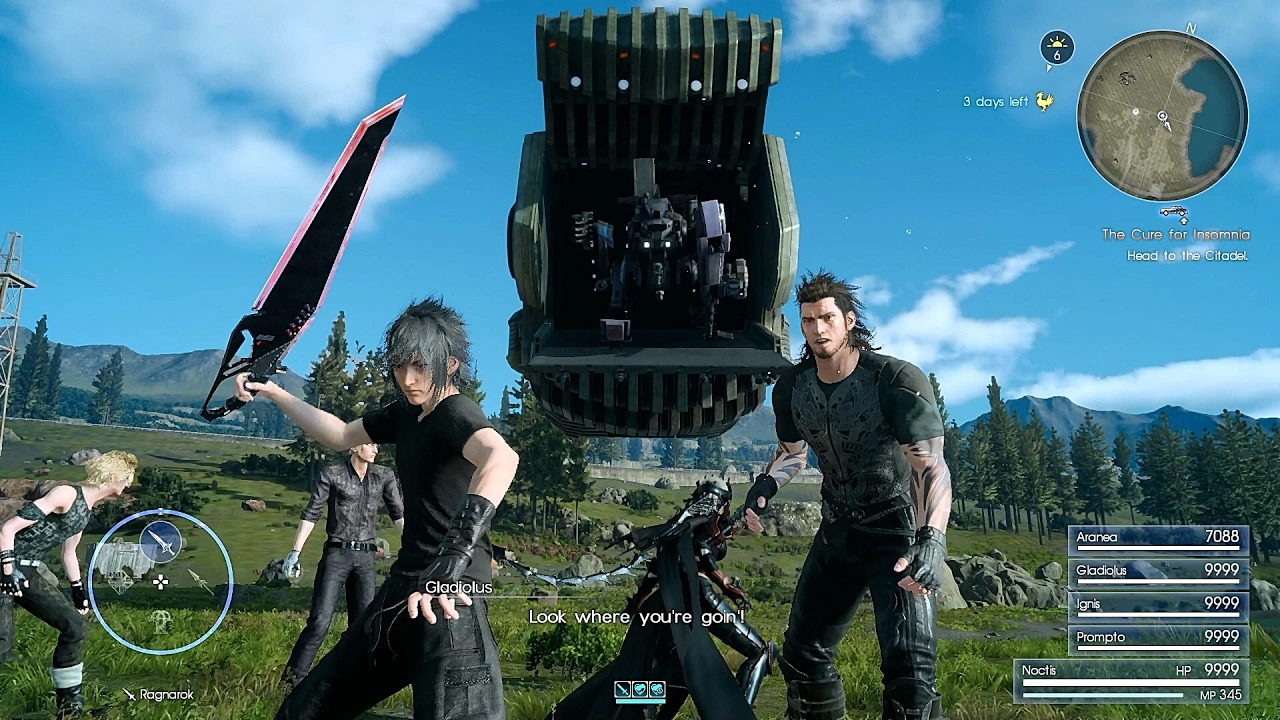Select the Gladiolus dialogue name tag

pyautogui.click(x=458, y=587)
